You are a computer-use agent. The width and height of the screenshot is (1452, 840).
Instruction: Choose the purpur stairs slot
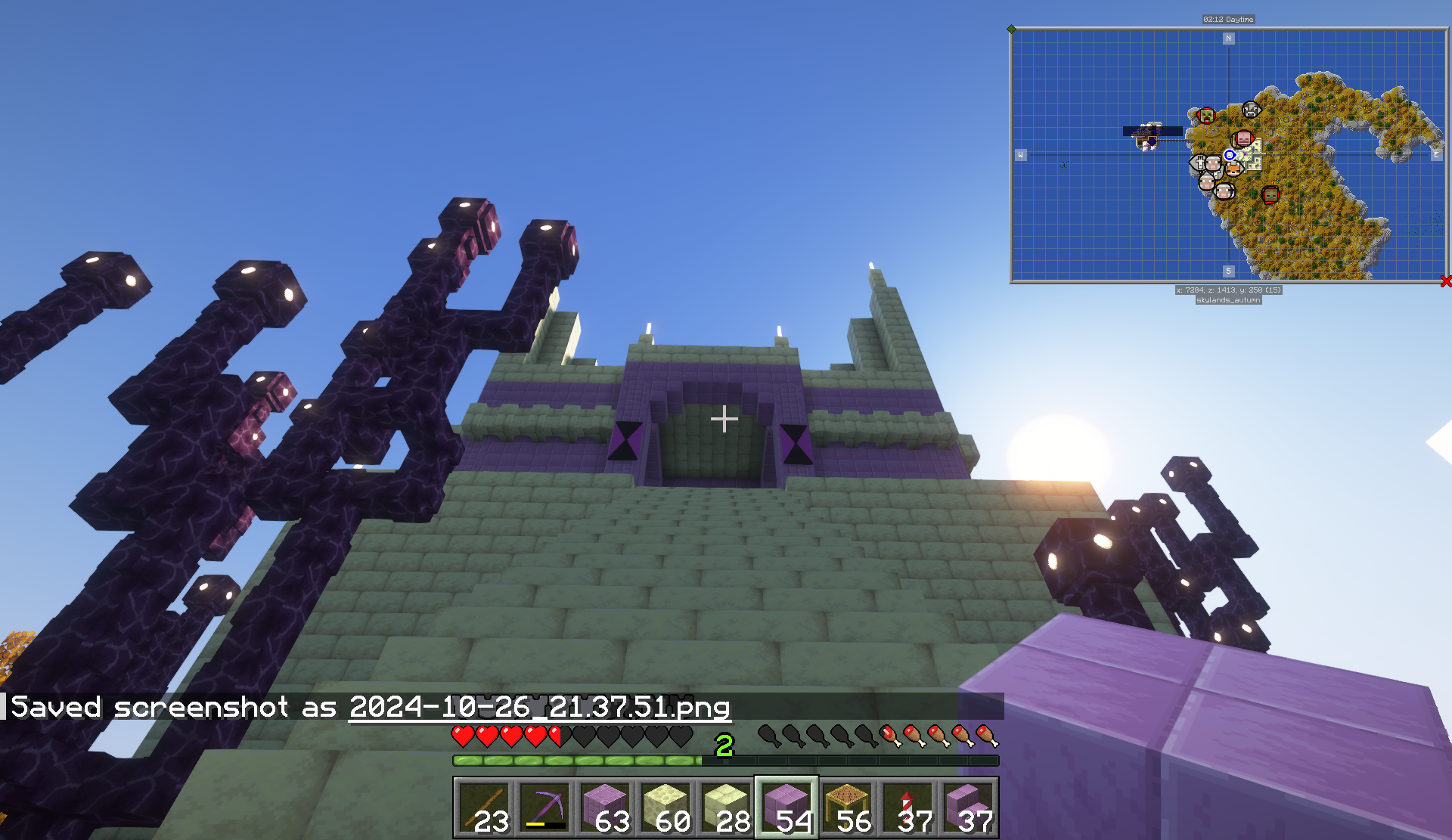(968, 807)
